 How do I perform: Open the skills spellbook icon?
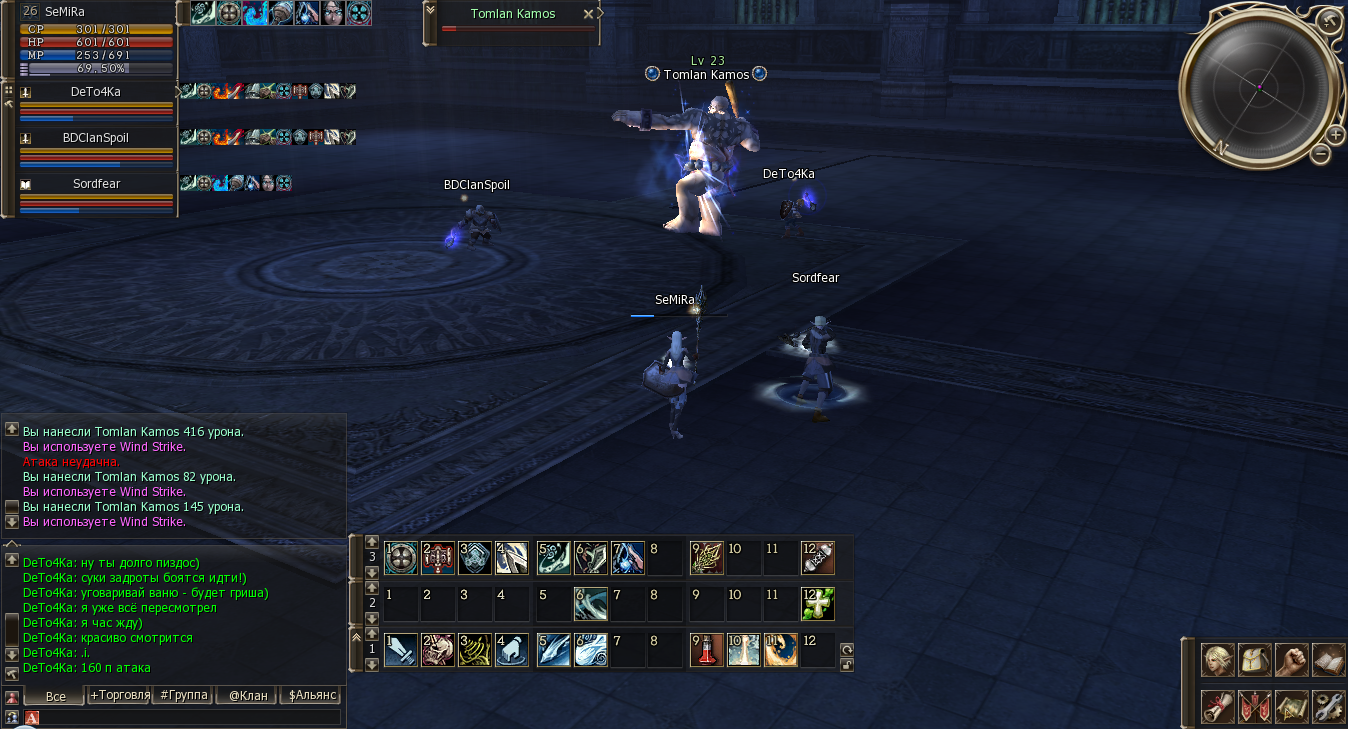pos(1328,660)
